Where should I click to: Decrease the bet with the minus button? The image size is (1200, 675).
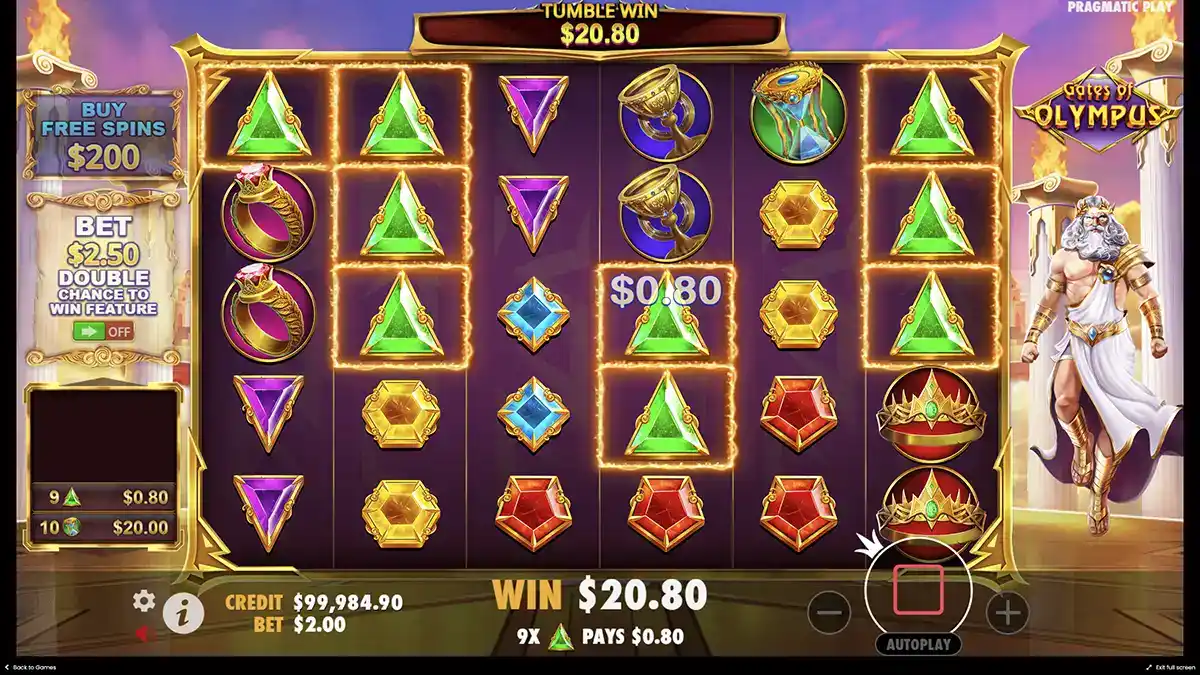(829, 611)
